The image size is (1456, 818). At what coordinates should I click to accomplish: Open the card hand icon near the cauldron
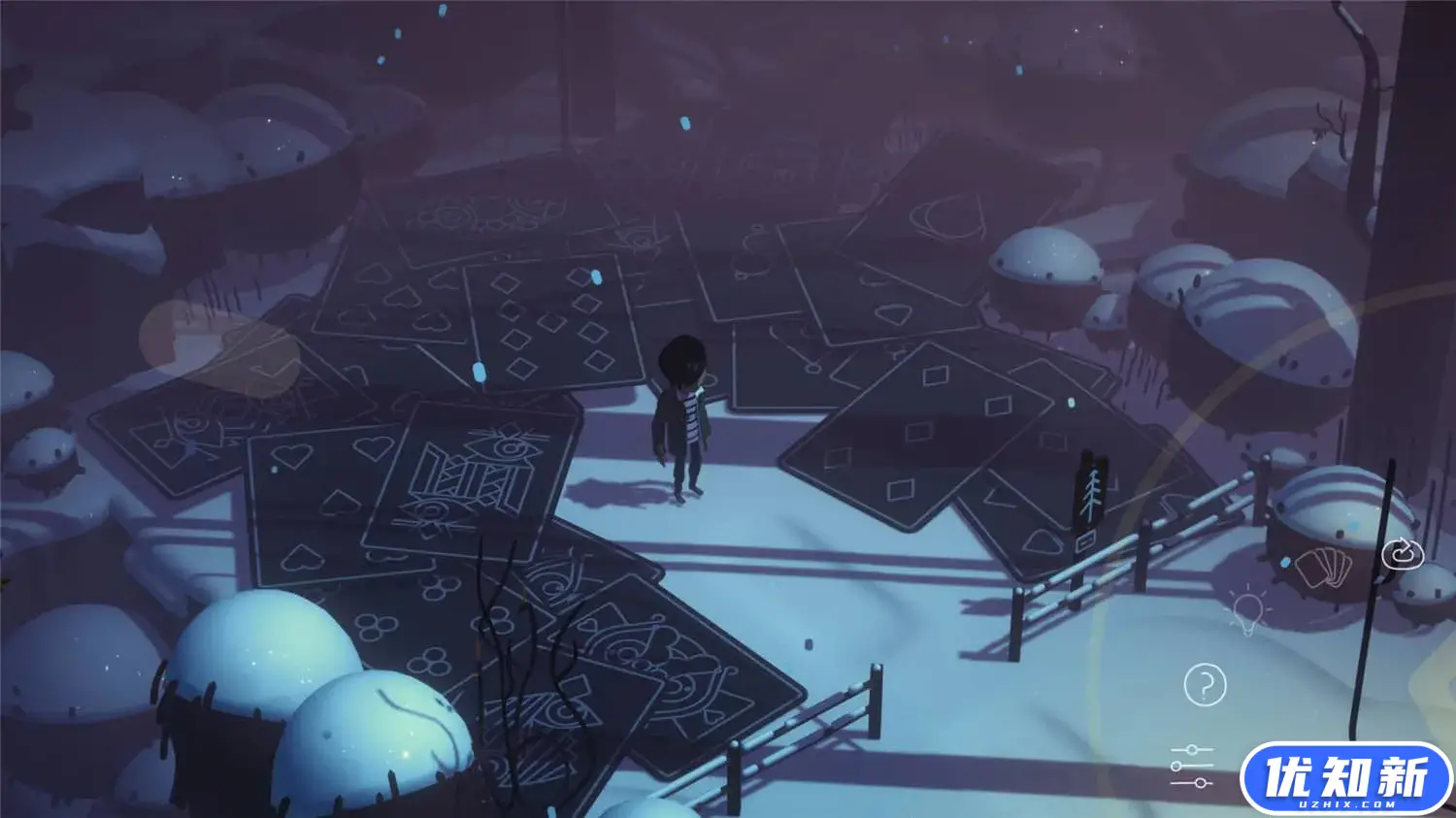click(1323, 568)
